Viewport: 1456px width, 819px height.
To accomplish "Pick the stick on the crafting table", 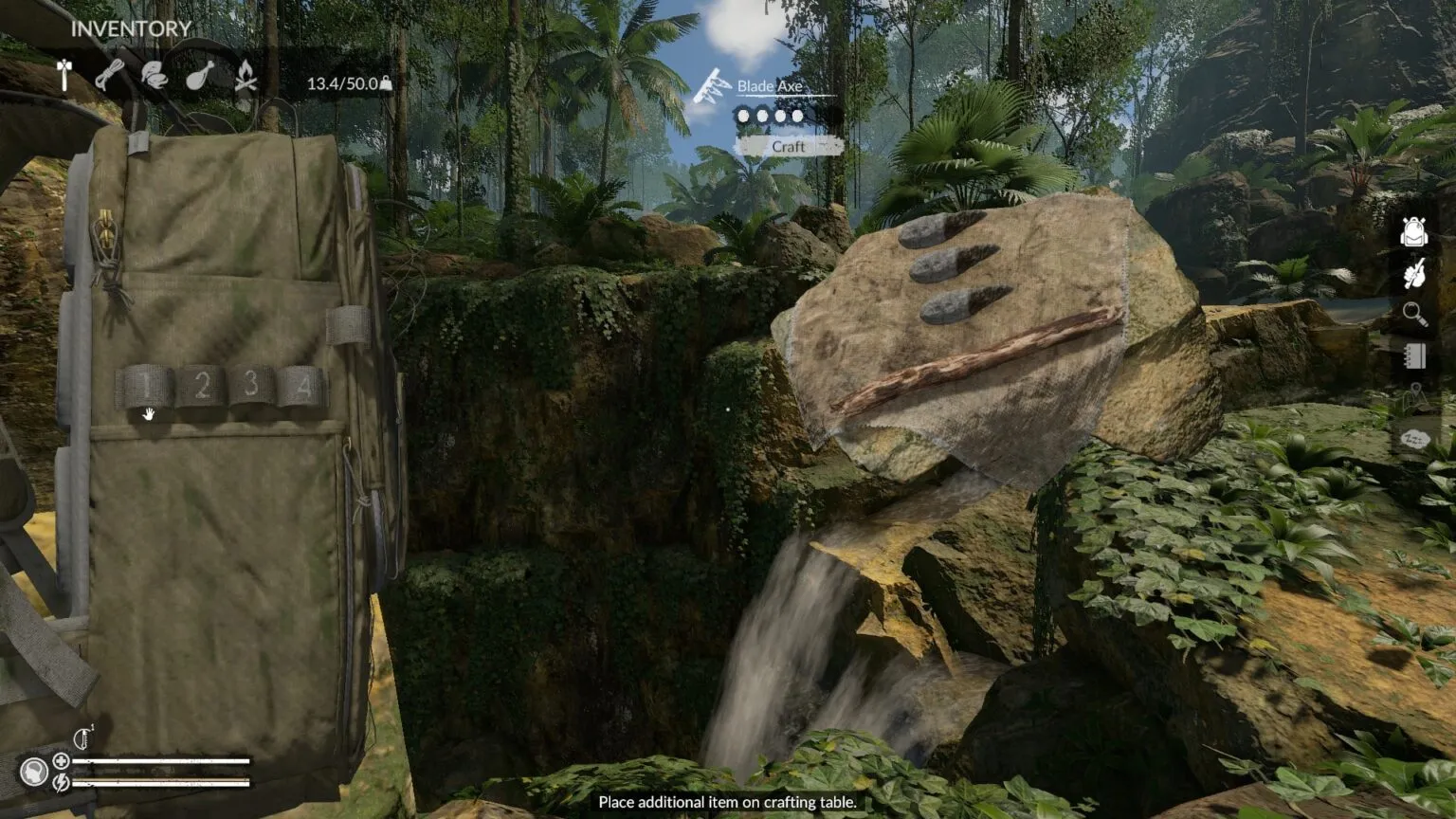I will point(976,361).
